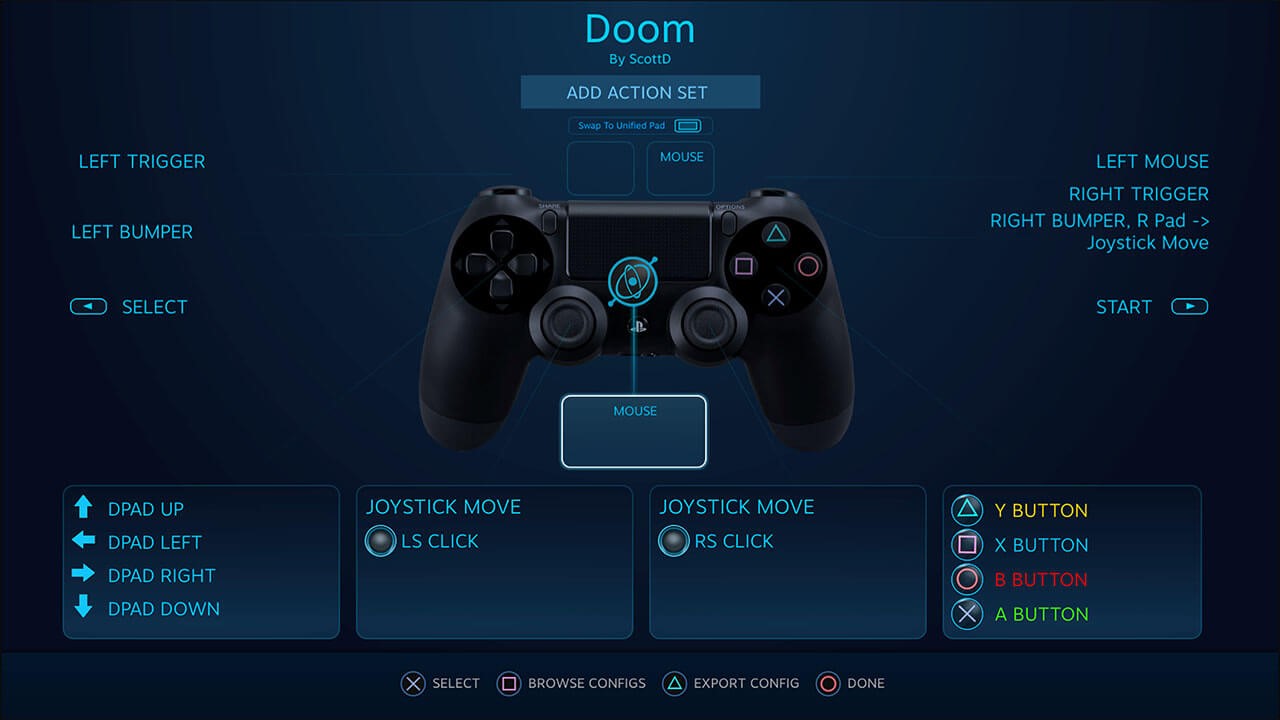Screen dimensions: 1280x720
Task: Click the DPAD UP arrow icon
Action: click(84, 508)
